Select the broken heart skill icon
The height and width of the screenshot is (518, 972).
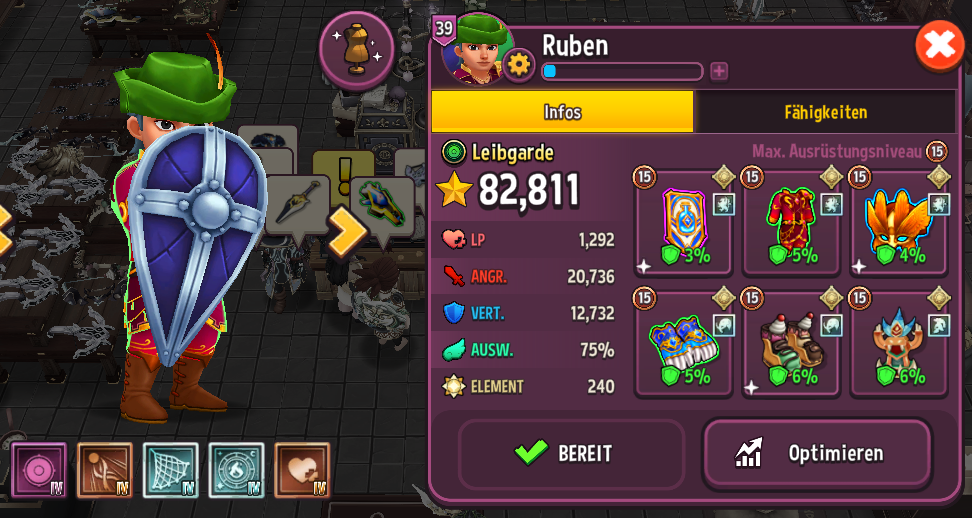(302, 470)
